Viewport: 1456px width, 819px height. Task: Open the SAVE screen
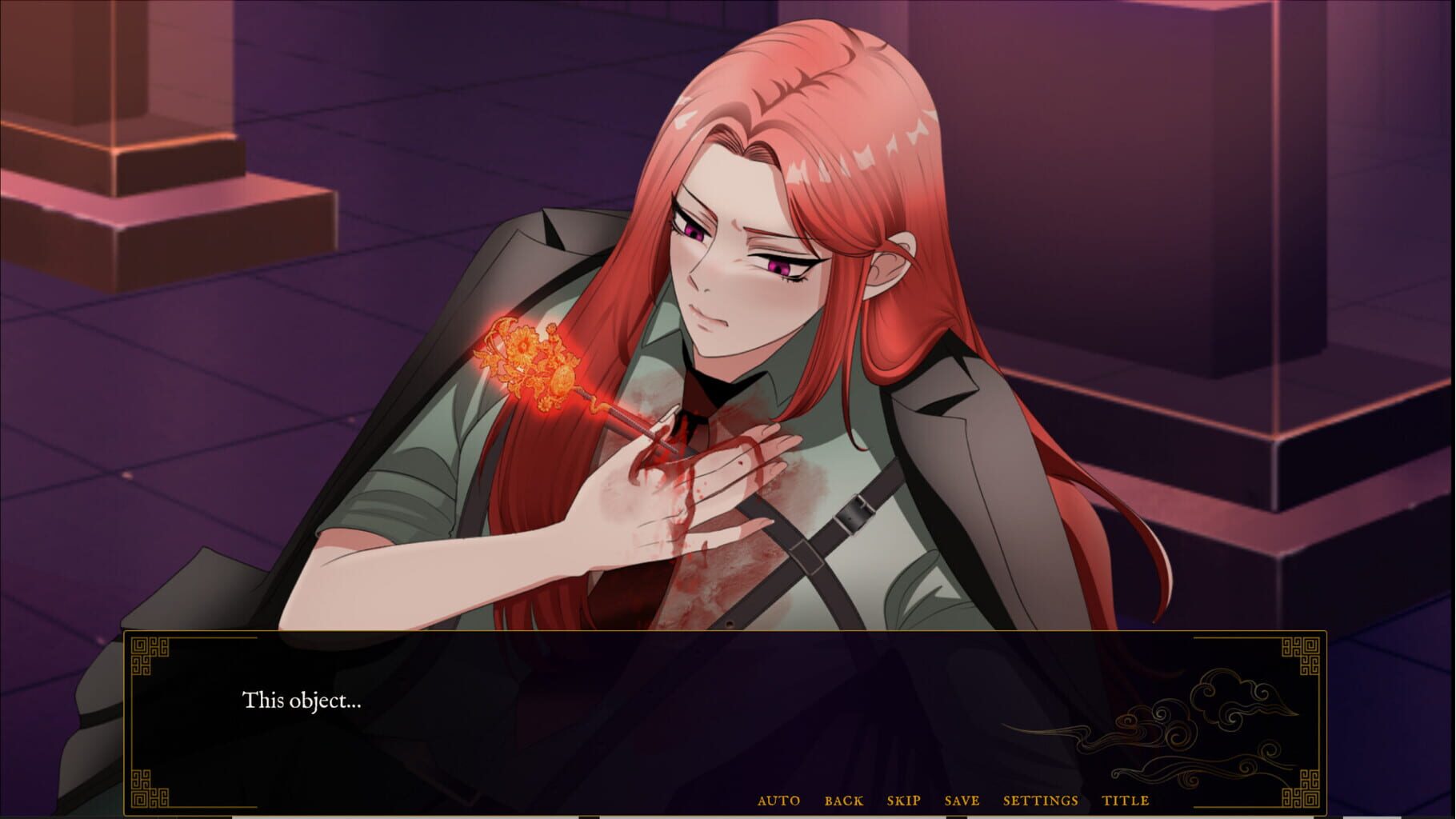point(964,800)
